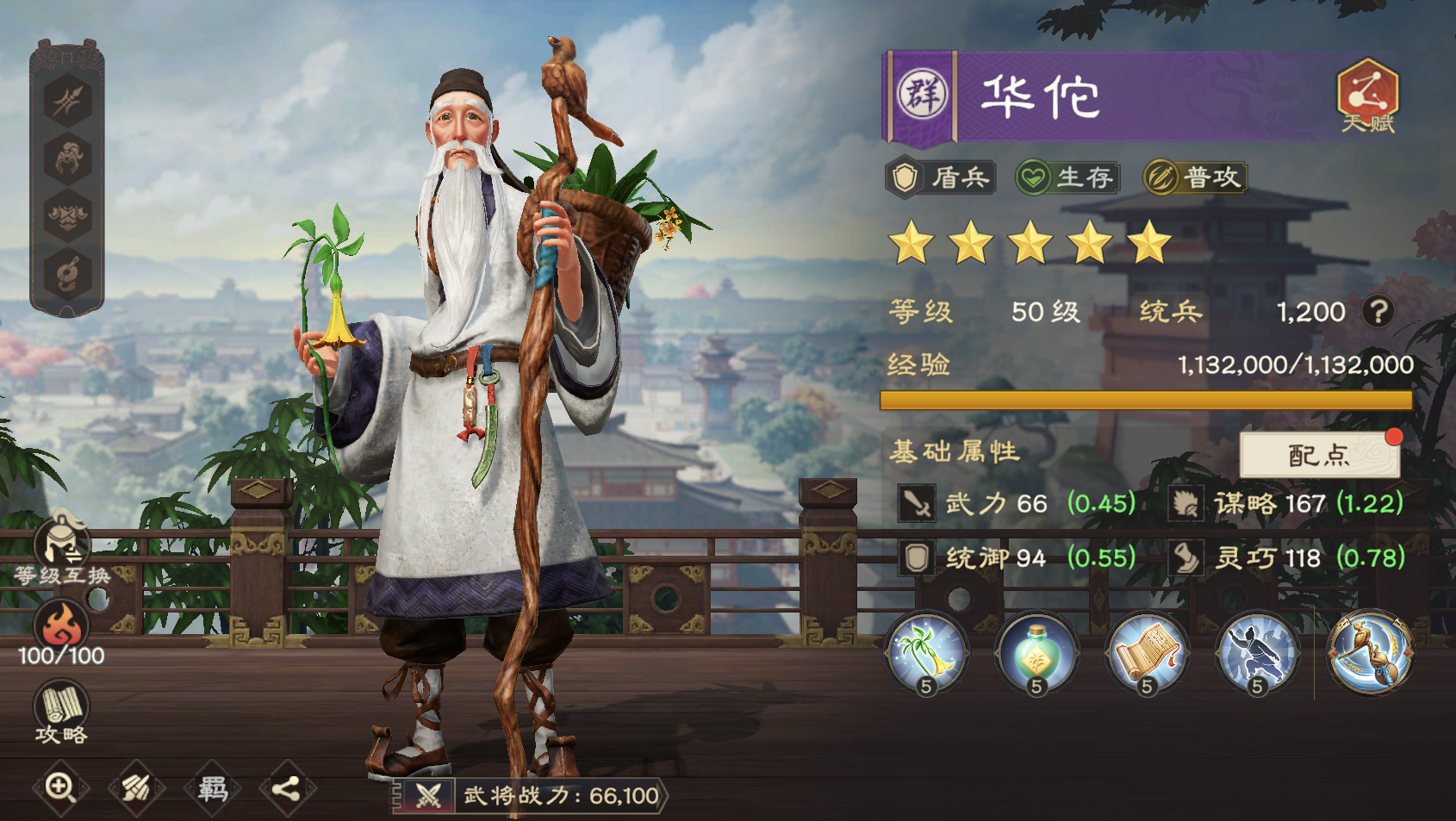Click the magnifier zoom icon
The height and width of the screenshot is (821, 1456).
click(60, 787)
